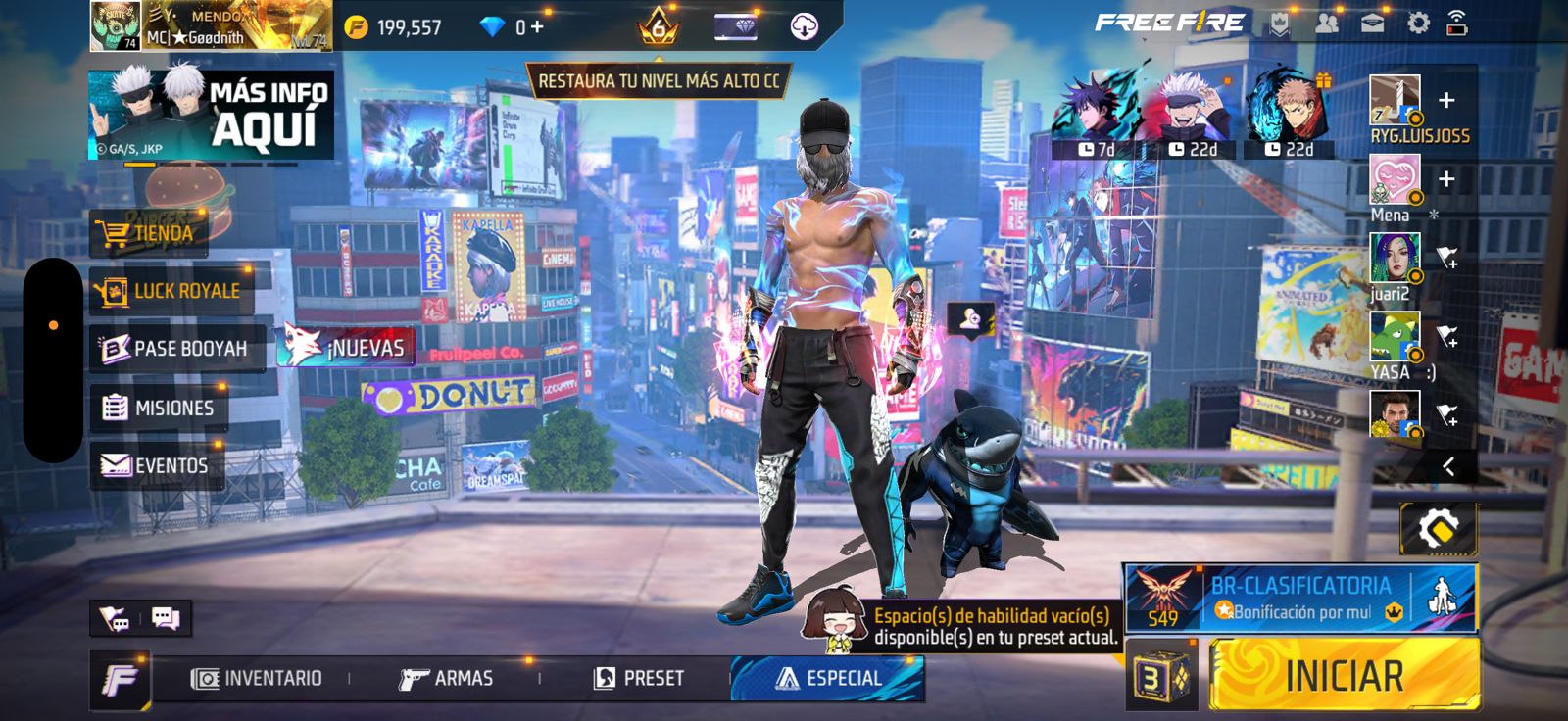The image size is (1568, 721).
Task: Open the MÁS INFO AQUÍ banner
Action: pos(211,115)
